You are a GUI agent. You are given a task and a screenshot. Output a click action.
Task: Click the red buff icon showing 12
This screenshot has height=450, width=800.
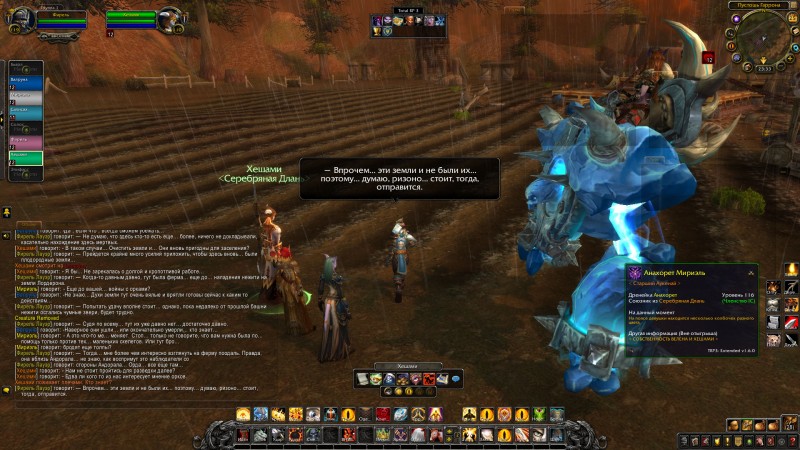pyautogui.click(x=707, y=58)
